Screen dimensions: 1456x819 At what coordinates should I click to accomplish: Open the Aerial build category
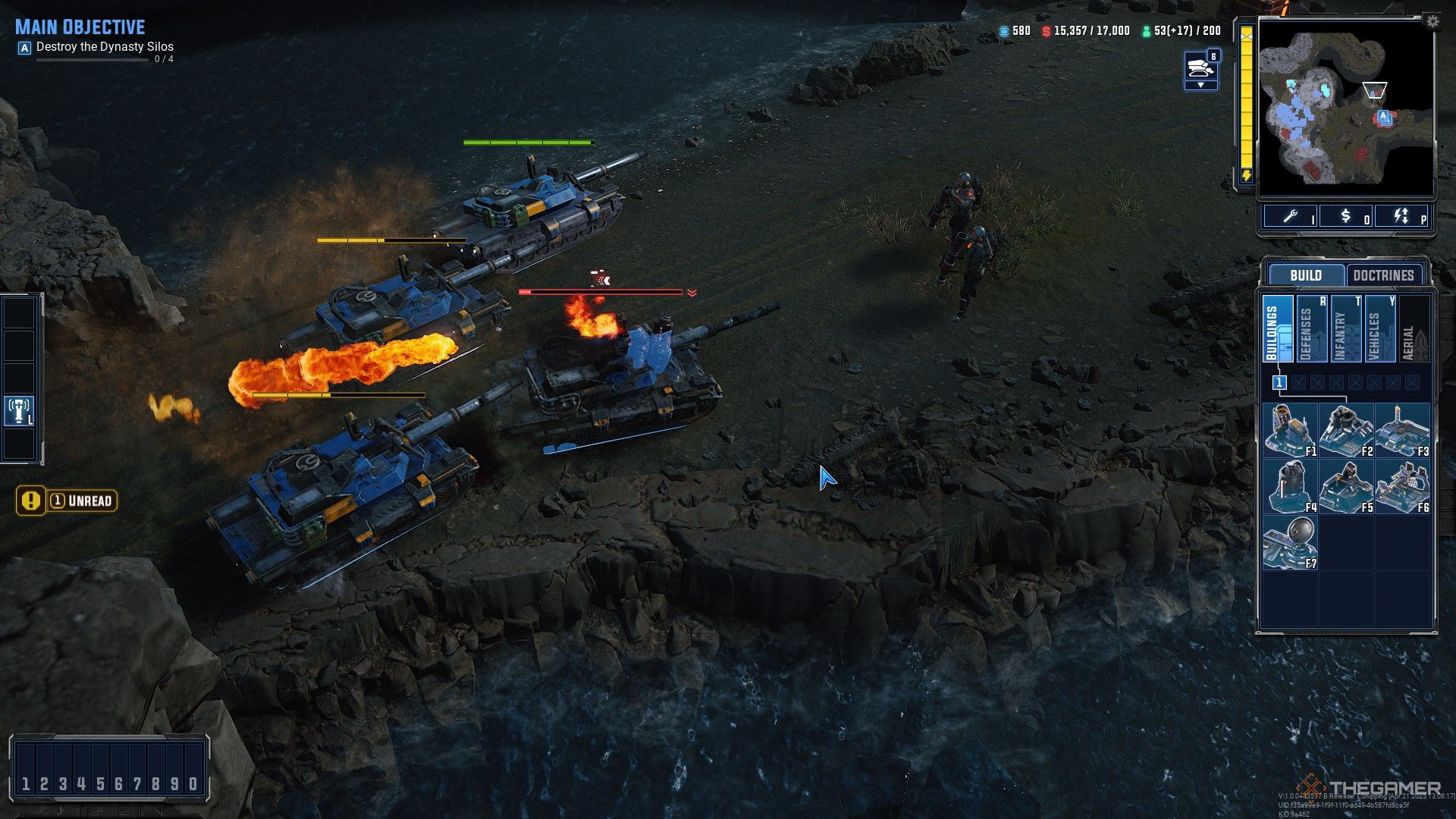tap(1414, 329)
